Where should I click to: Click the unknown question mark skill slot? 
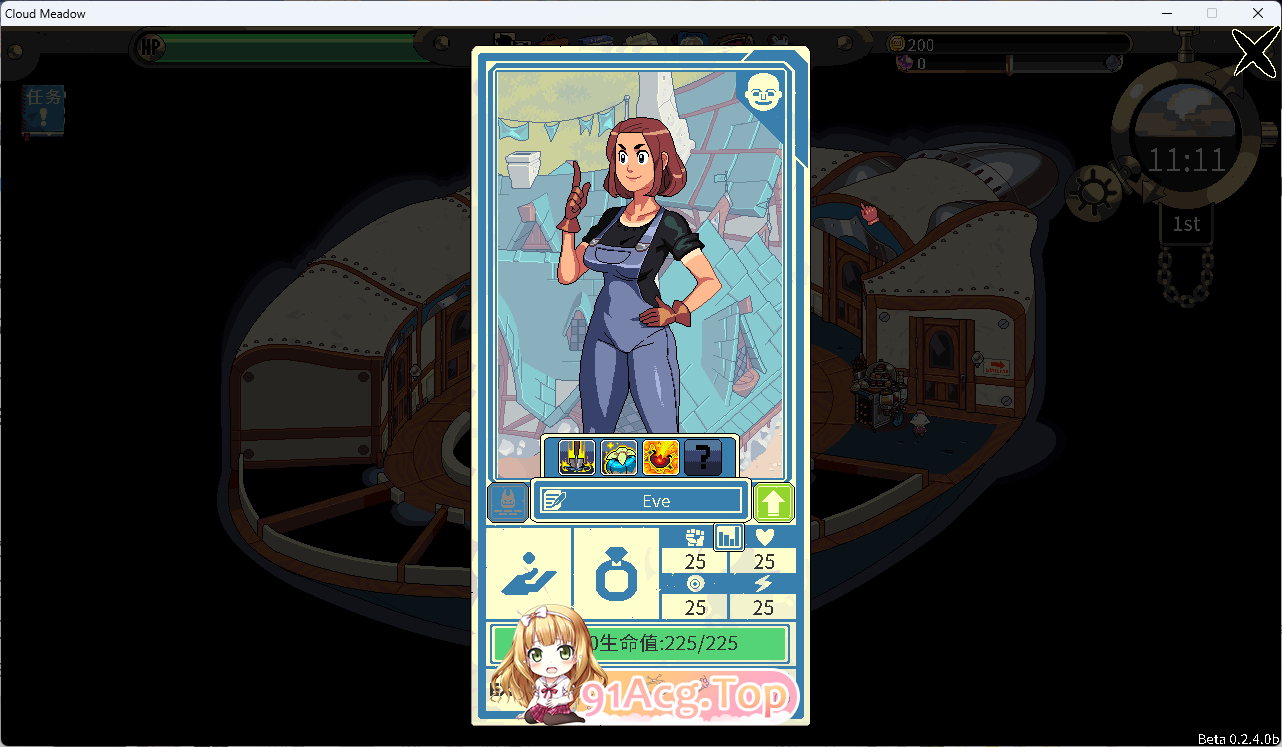point(703,457)
